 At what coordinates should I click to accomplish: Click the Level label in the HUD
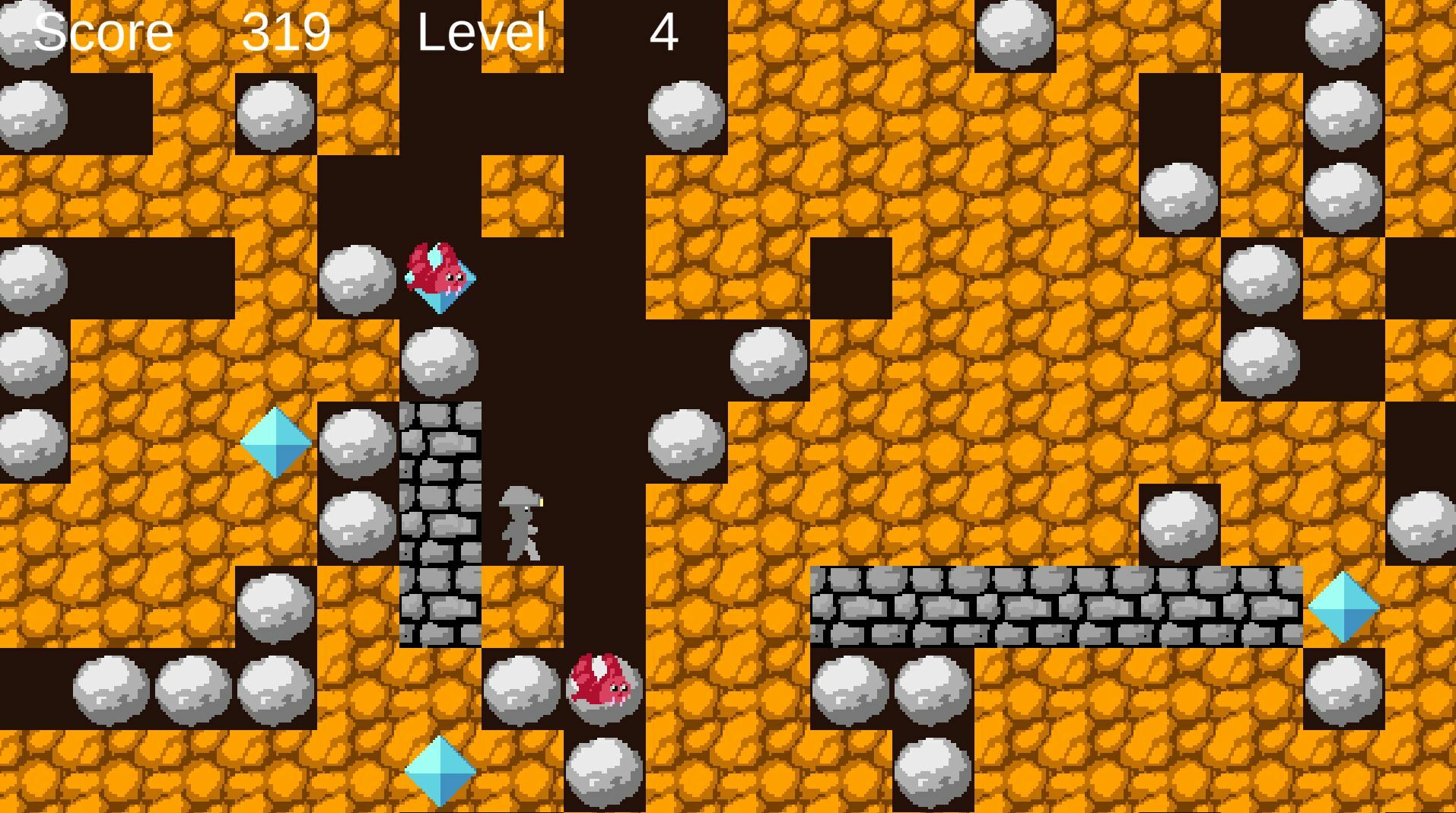click(x=481, y=32)
